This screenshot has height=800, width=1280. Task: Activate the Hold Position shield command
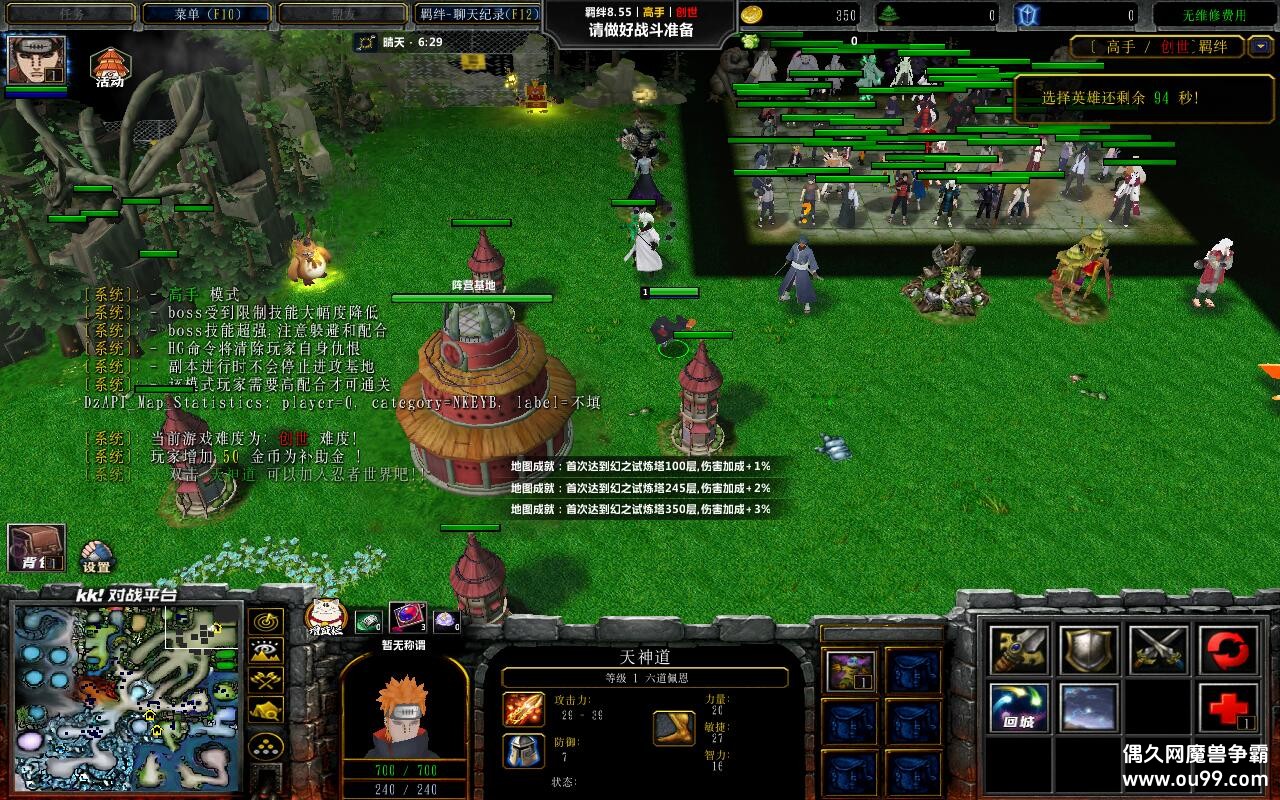pos(1089,650)
